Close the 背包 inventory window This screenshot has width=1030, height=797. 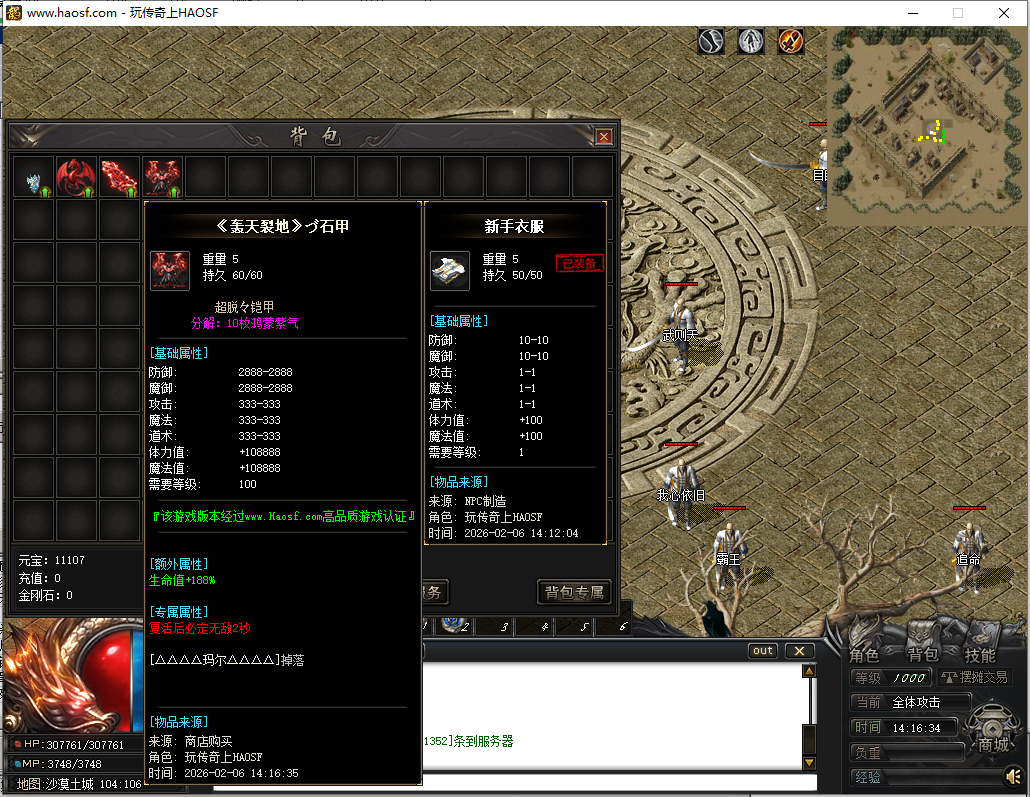tap(604, 136)
